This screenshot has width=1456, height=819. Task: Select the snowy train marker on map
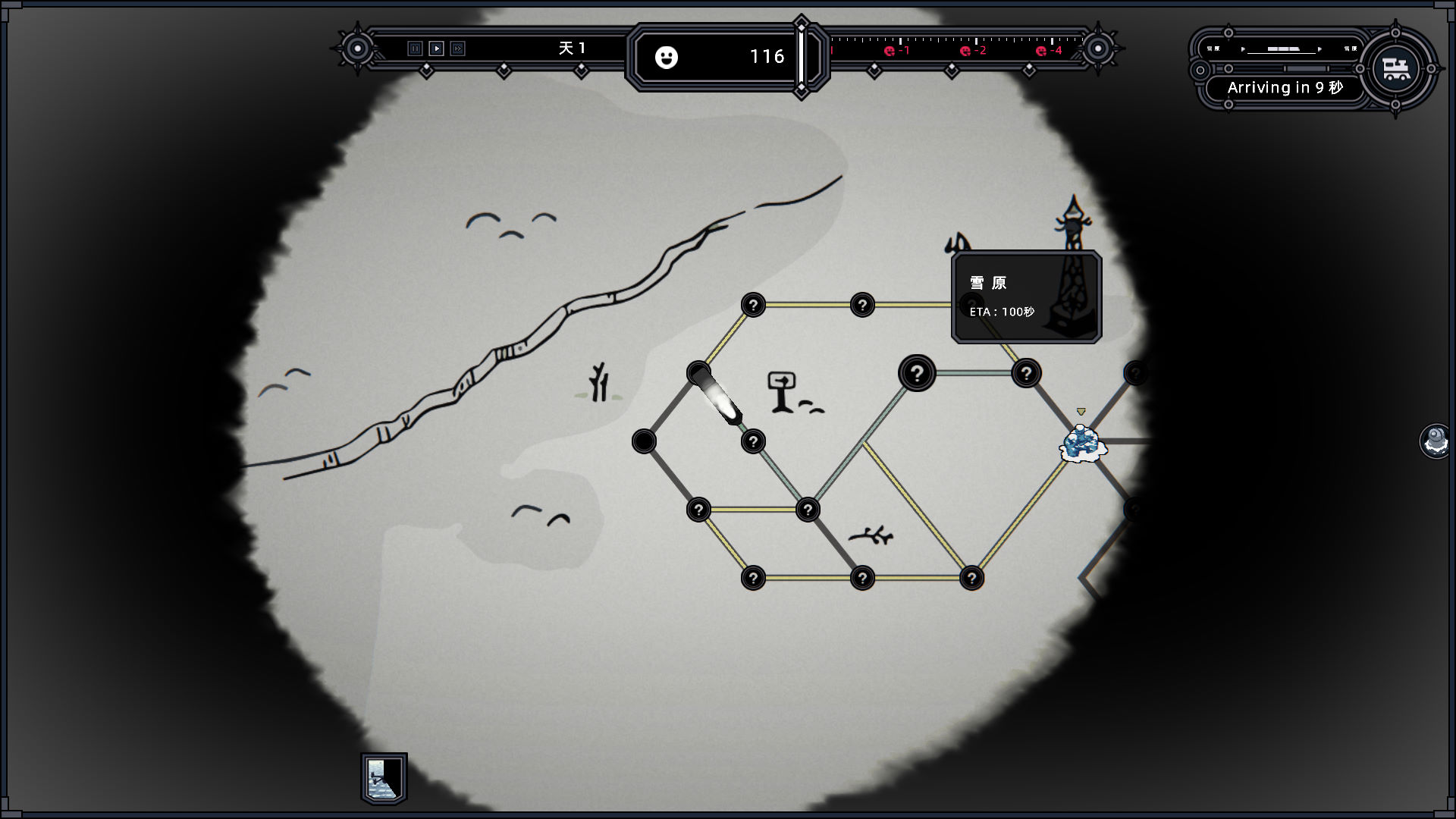tap(1082, 444)
